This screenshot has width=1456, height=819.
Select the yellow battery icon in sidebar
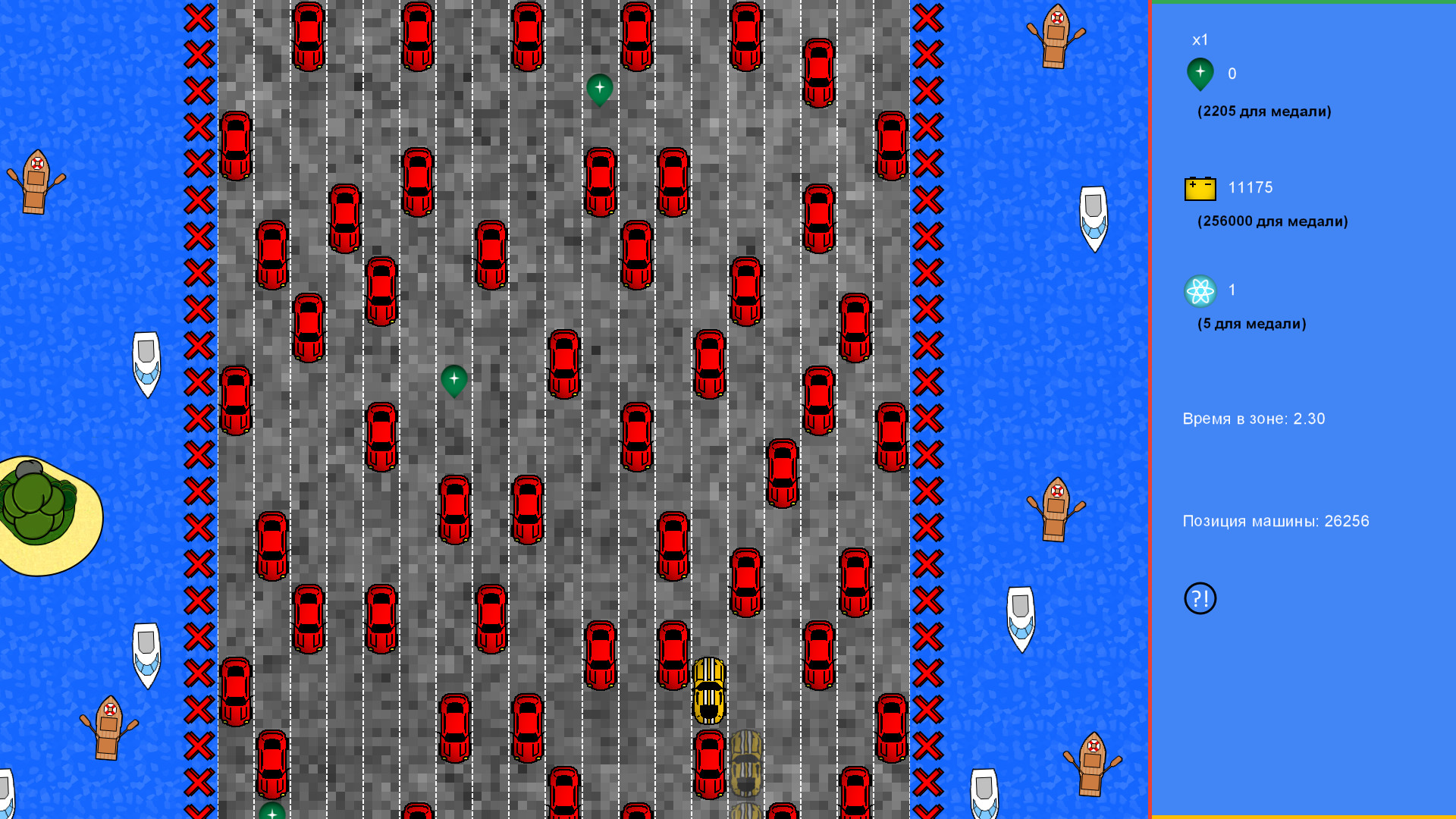coord(1199,187)
